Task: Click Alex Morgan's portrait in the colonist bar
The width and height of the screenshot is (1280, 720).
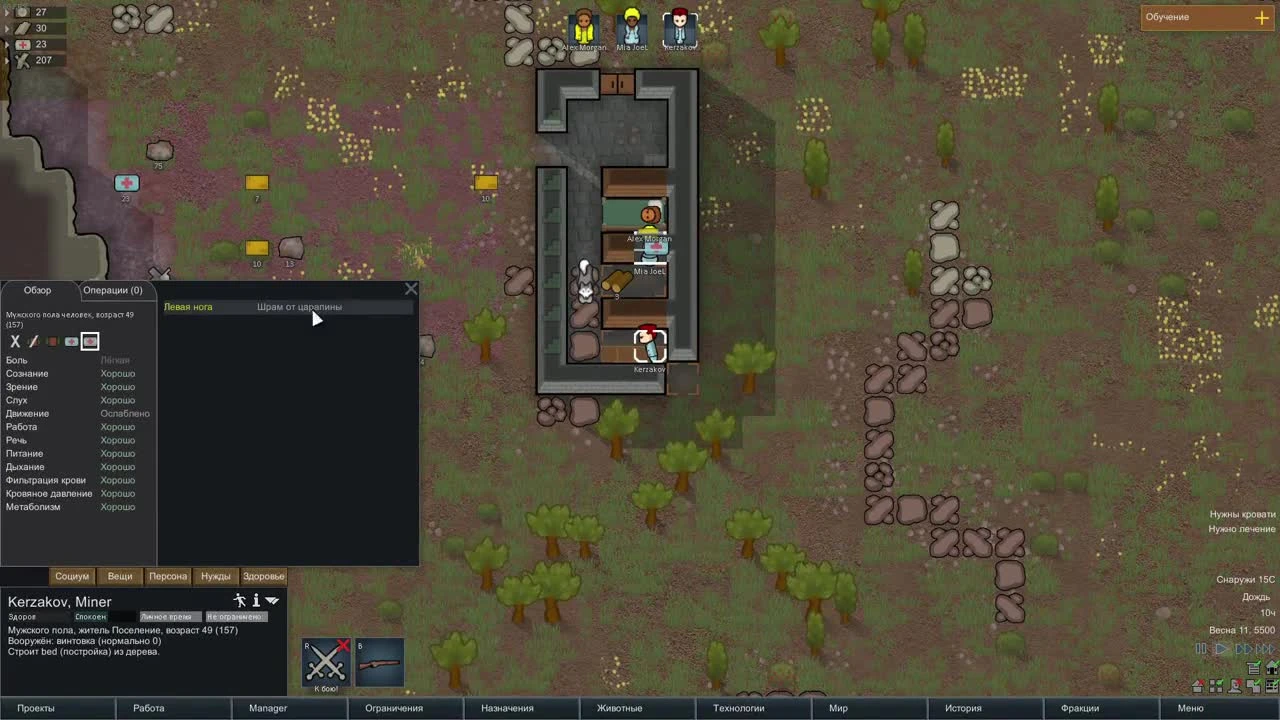Action: (x=584, y=27)
